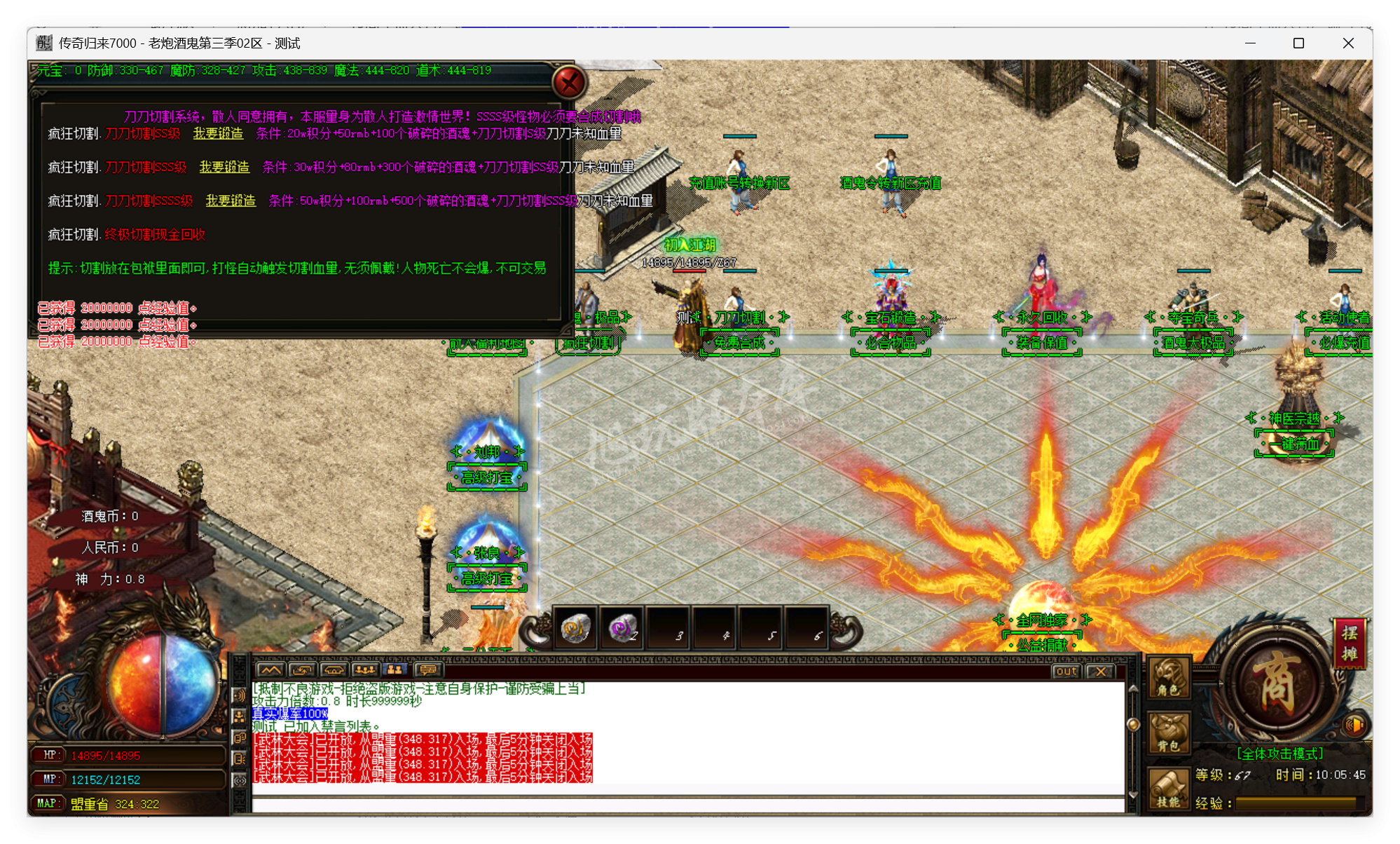Toggle 全体攻击模式 attack mode
The width and height of the screenshot is (1400, 844).
click(x=1279, y=752)
